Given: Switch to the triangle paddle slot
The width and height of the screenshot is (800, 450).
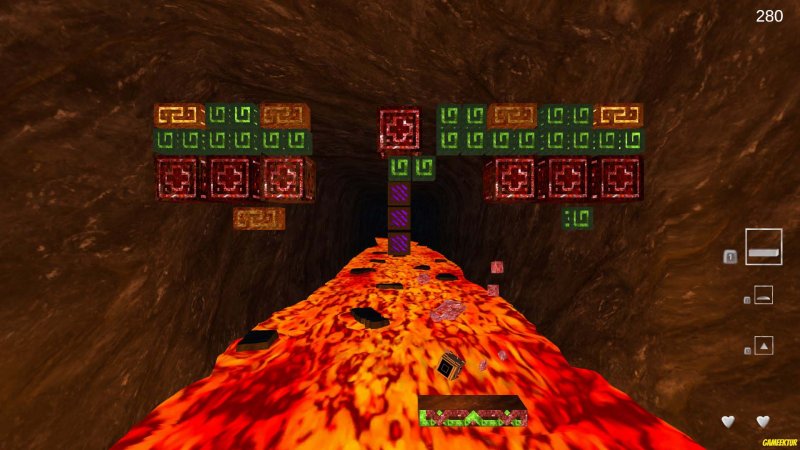Looking at the screenshot, I should click(763, 346).
